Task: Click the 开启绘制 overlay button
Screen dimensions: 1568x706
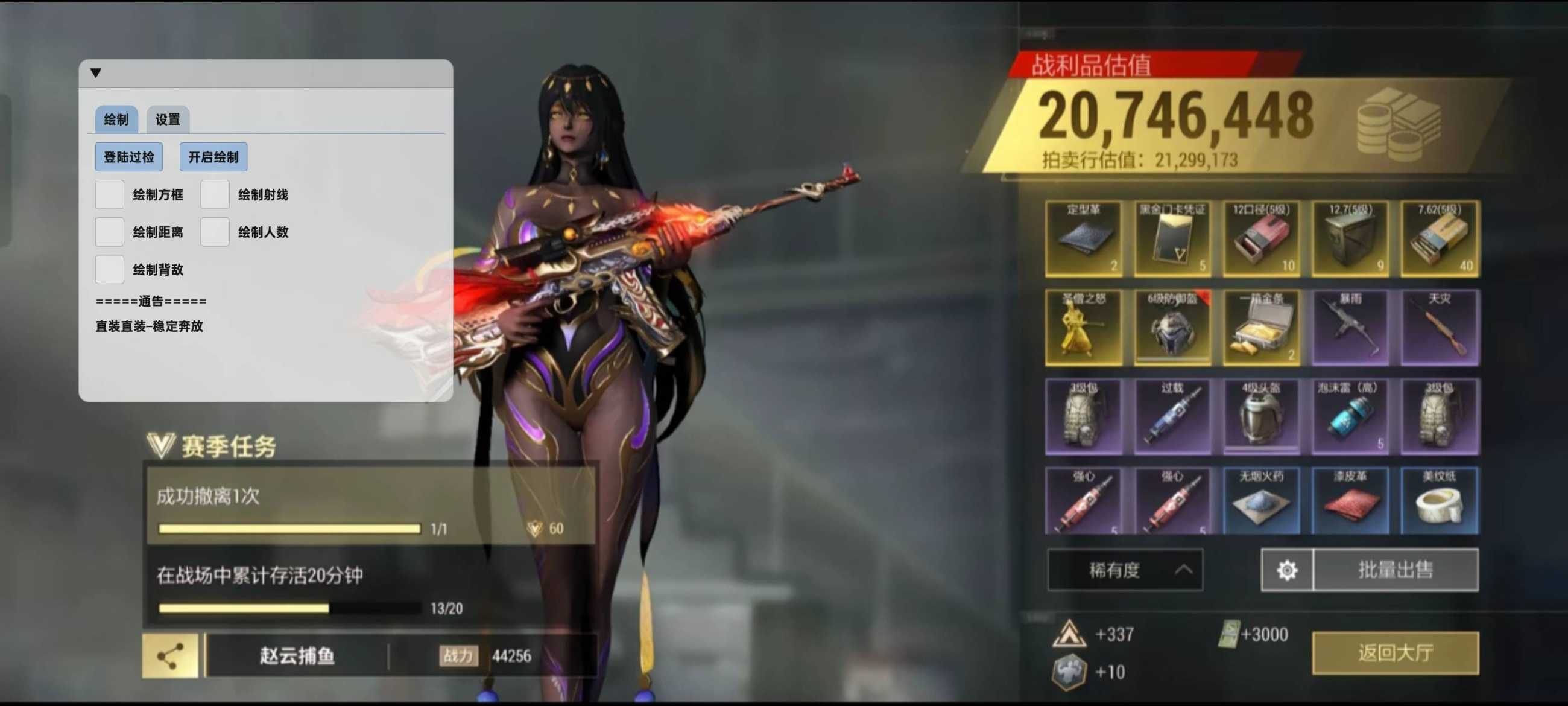Action: tap(213, 157)
